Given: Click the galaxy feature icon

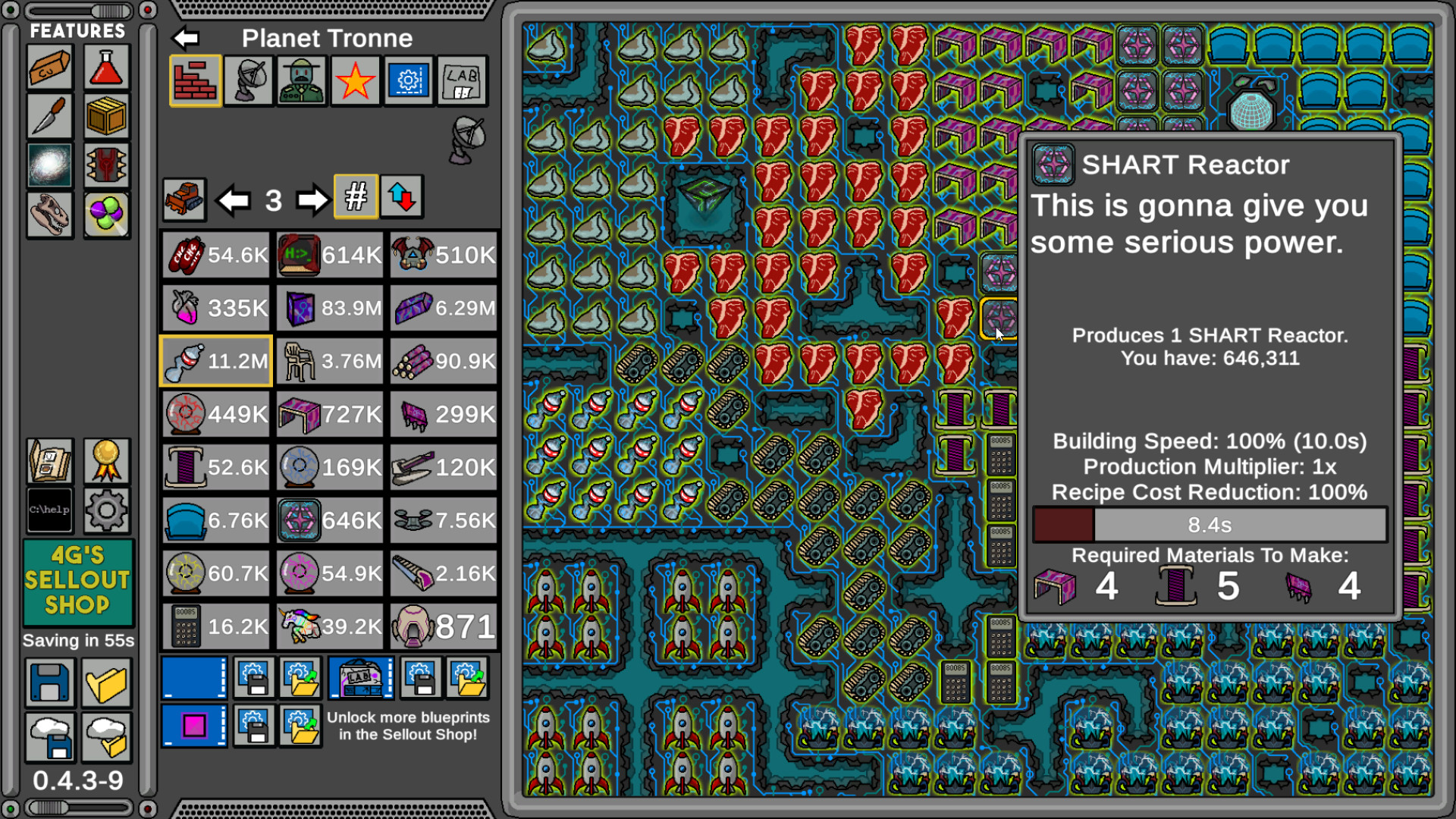Looking at the screenshot, I should coord(49,165).
